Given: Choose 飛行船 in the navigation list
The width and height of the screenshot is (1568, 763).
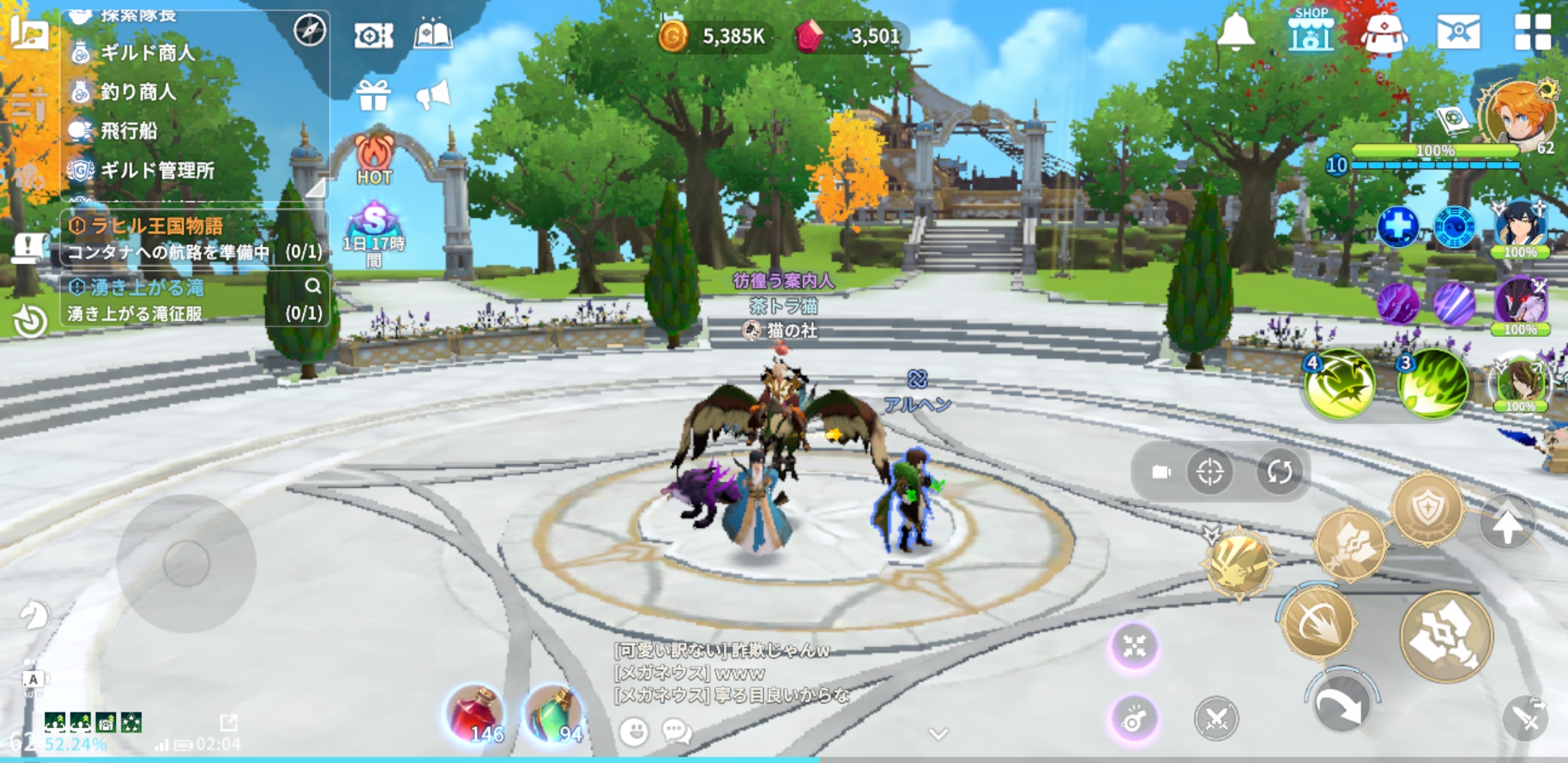Looking at the screenshot, I should 128,131.
